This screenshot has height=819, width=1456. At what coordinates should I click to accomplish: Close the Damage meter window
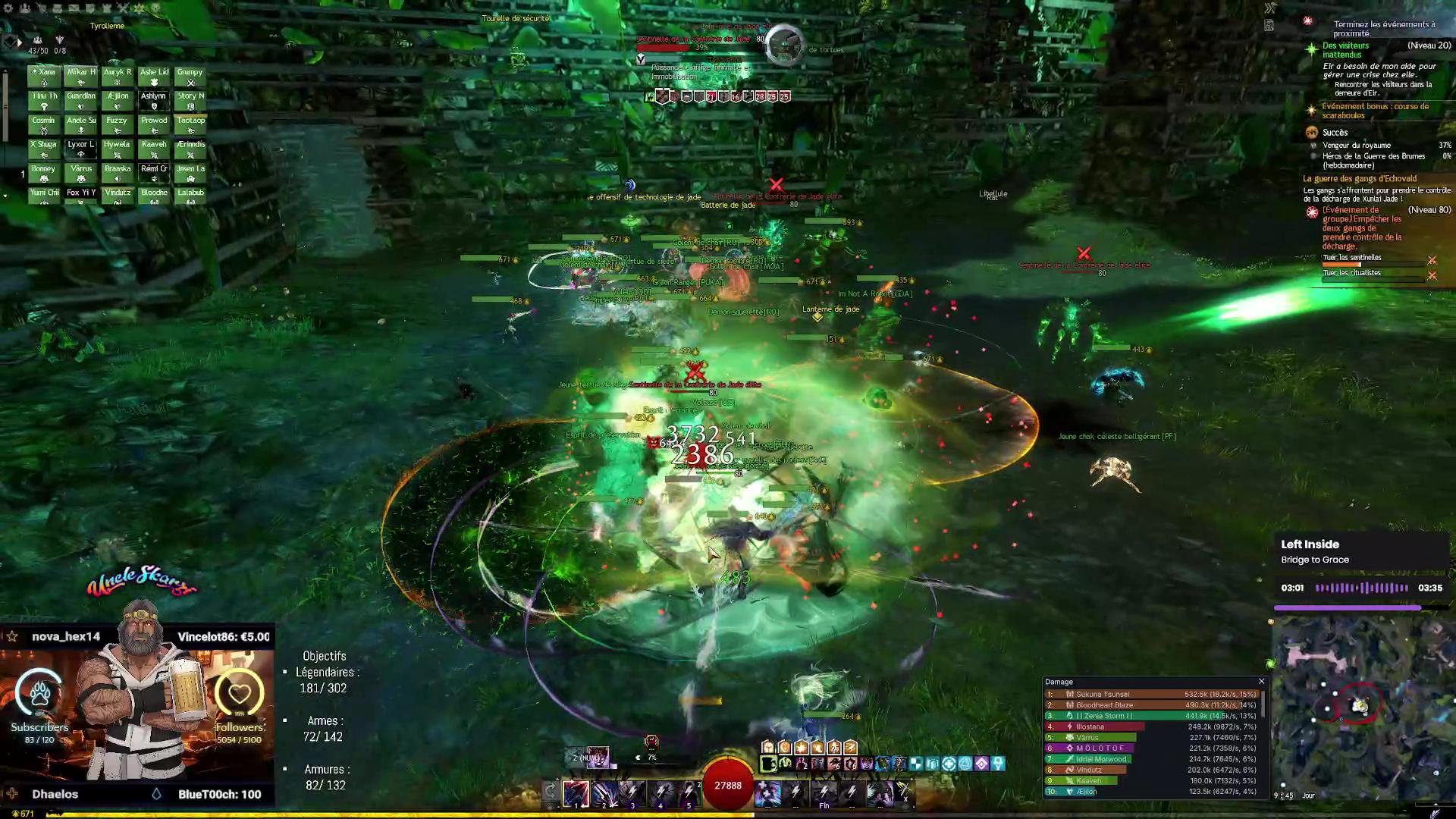1261,682
